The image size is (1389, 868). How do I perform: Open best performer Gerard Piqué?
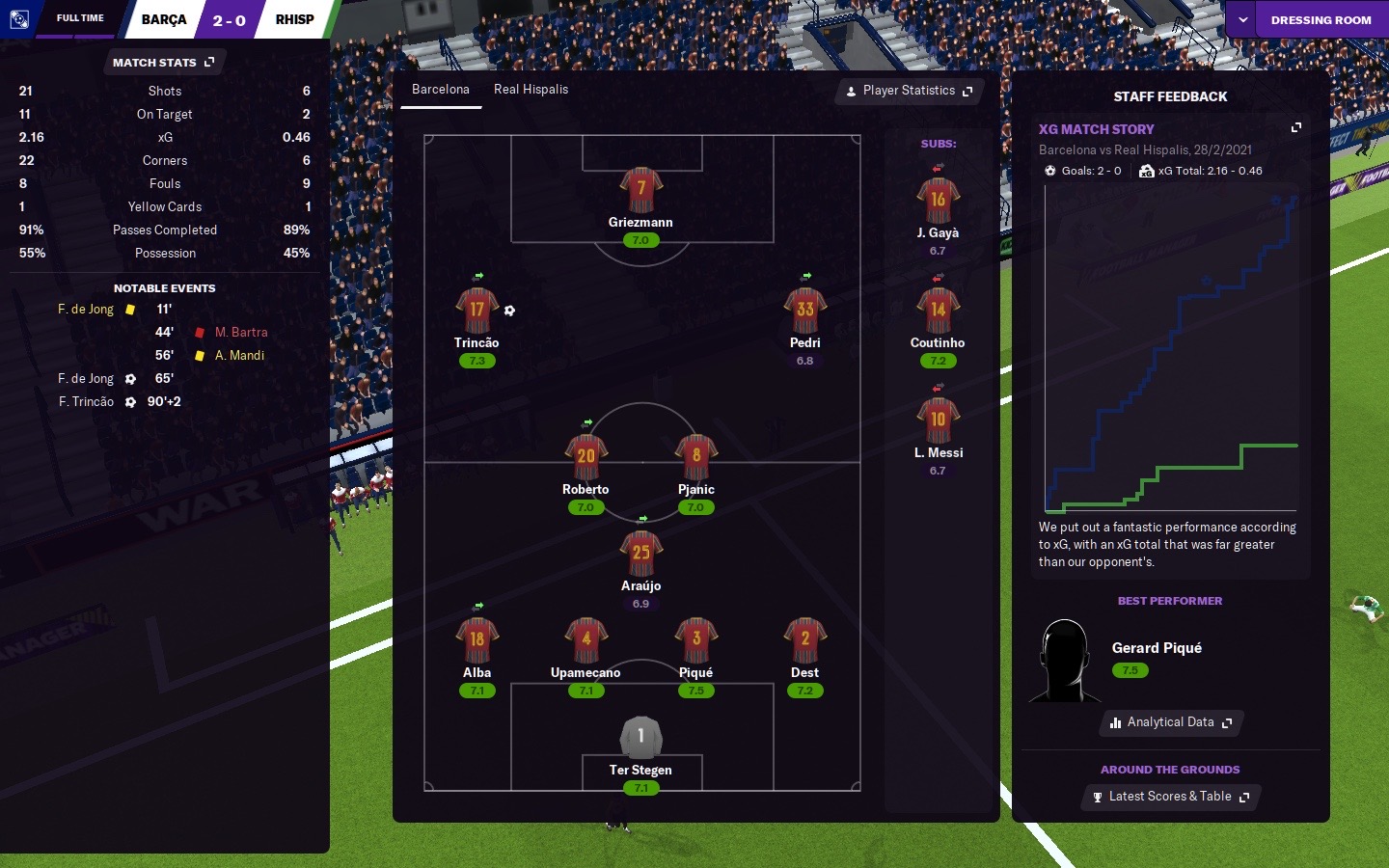click(x=1157, y=648)
